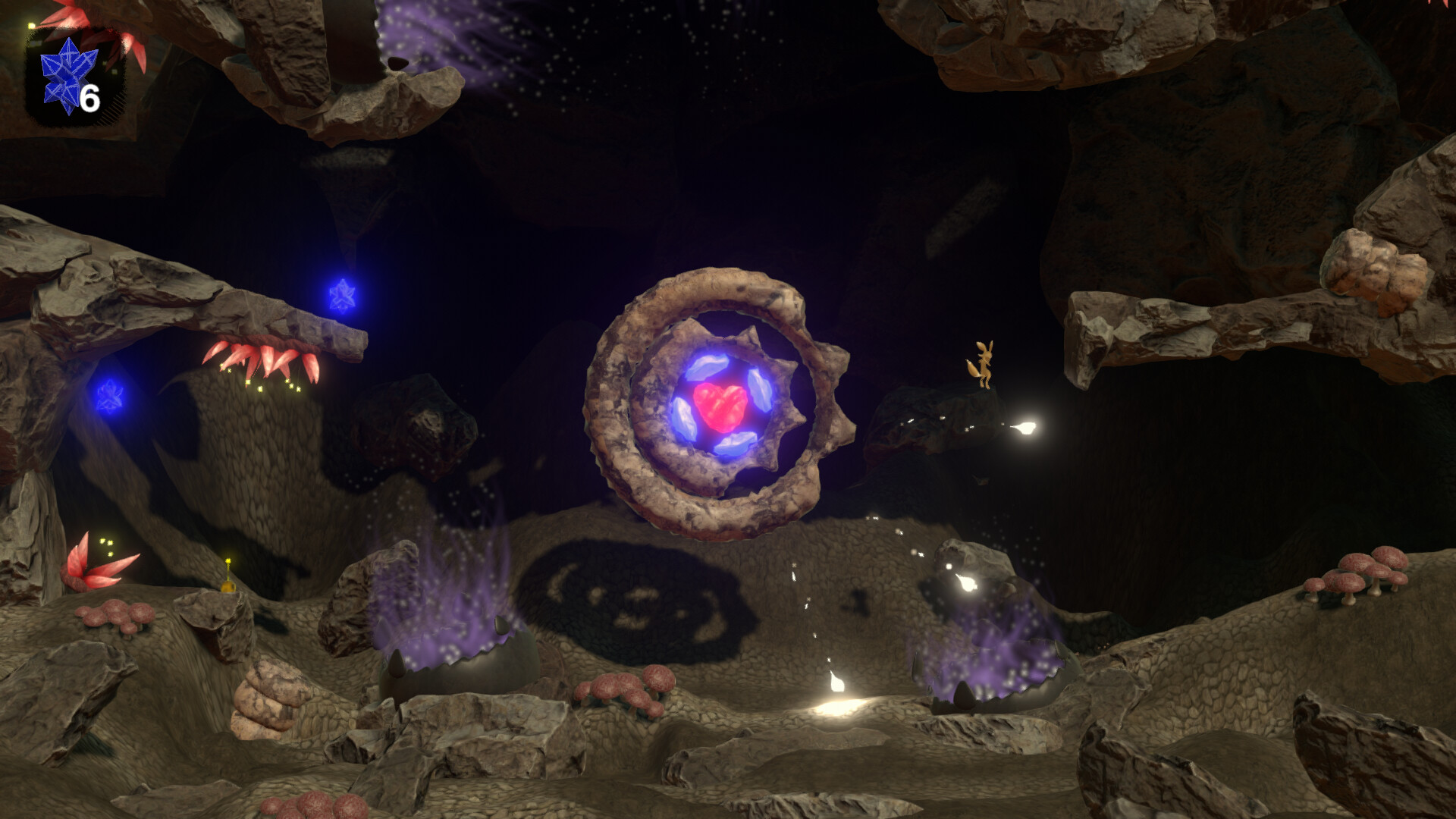The width and height of the screenshot is (1456, 819).
Task: Click the glowing pool of light on the ground
Action: 838,709
